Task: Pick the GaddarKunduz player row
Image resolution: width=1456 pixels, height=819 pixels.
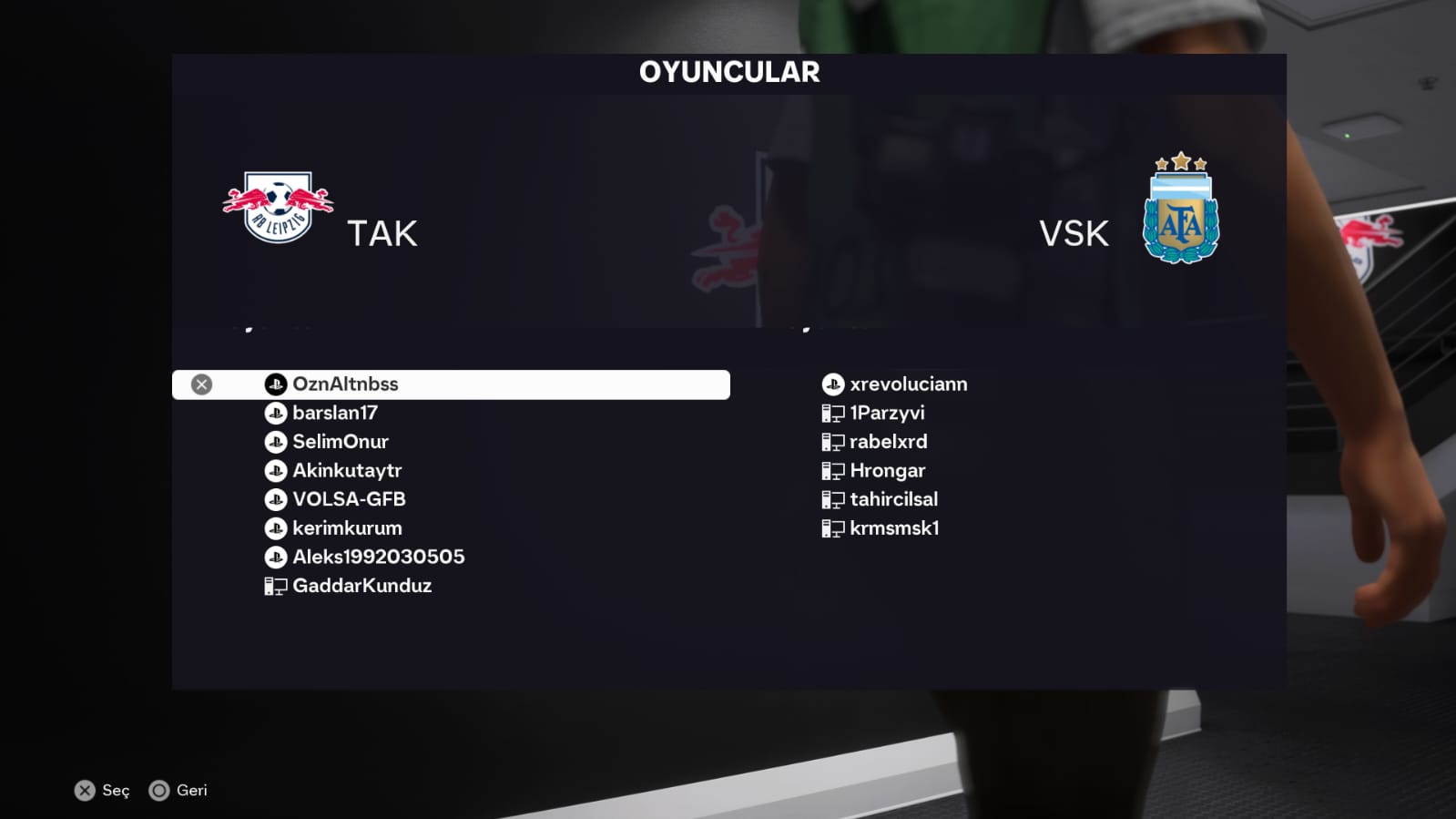Action: (x=361, y=586)
